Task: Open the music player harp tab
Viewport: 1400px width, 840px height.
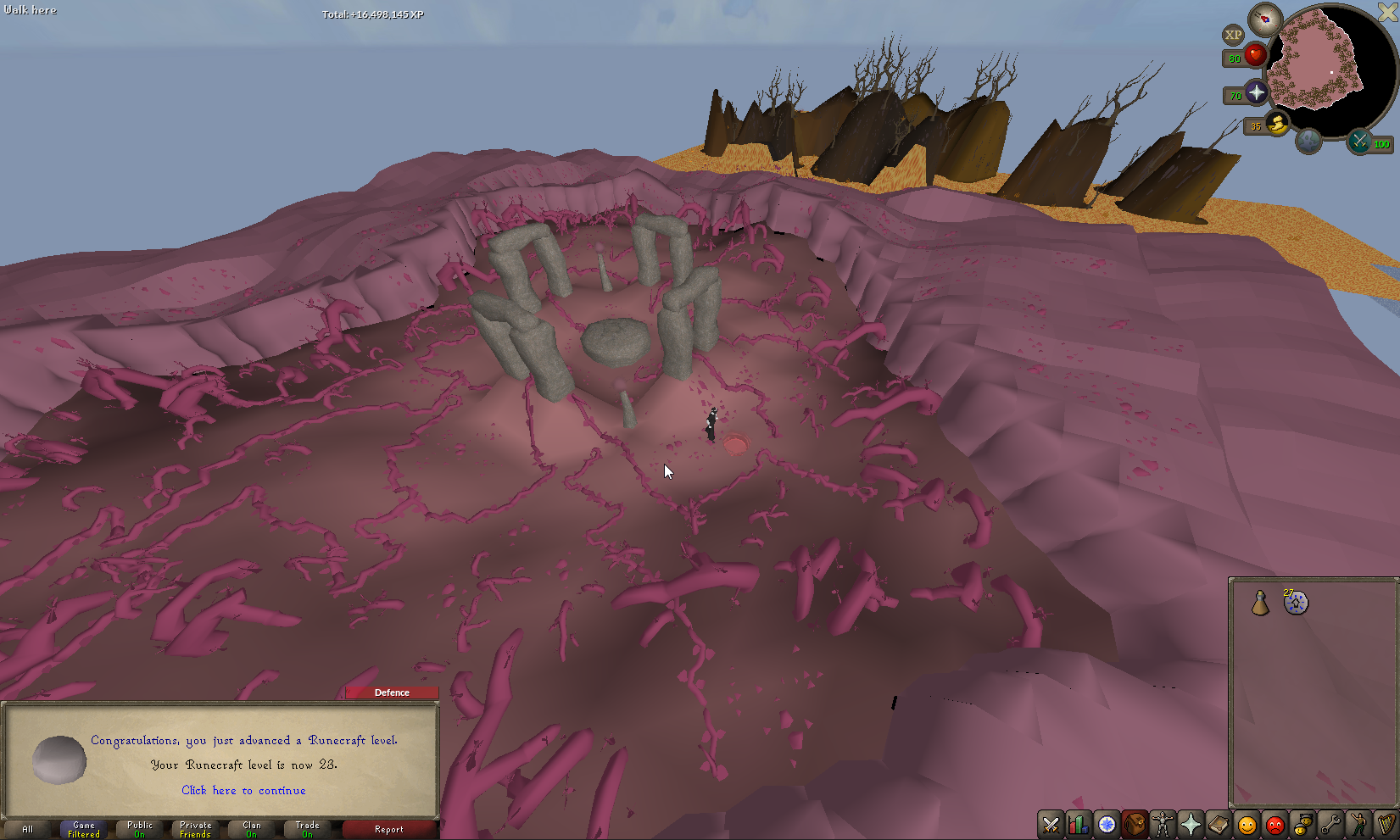Action: coord(1386,825)
